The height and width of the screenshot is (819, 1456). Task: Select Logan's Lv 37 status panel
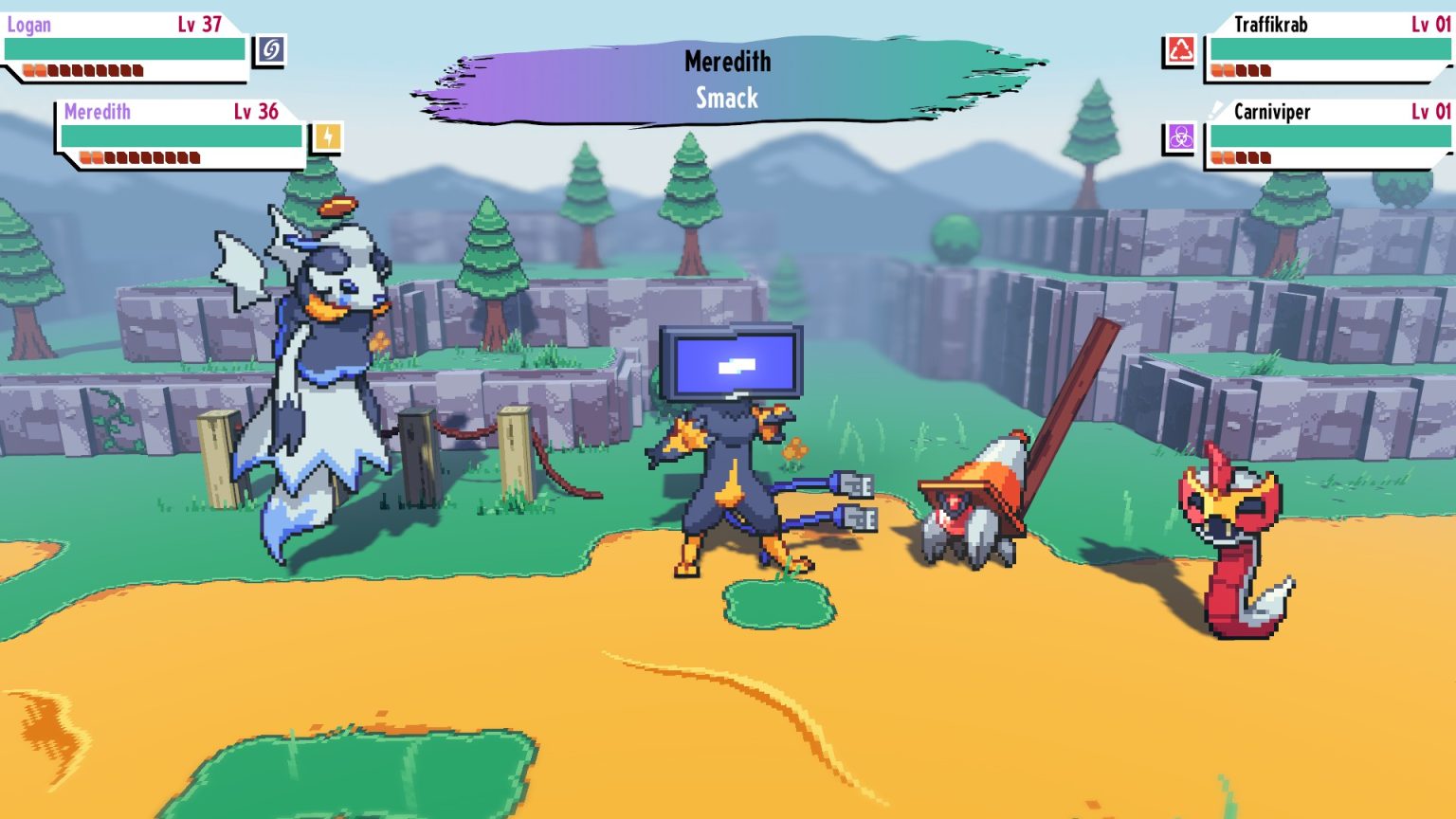pos(123,47)
